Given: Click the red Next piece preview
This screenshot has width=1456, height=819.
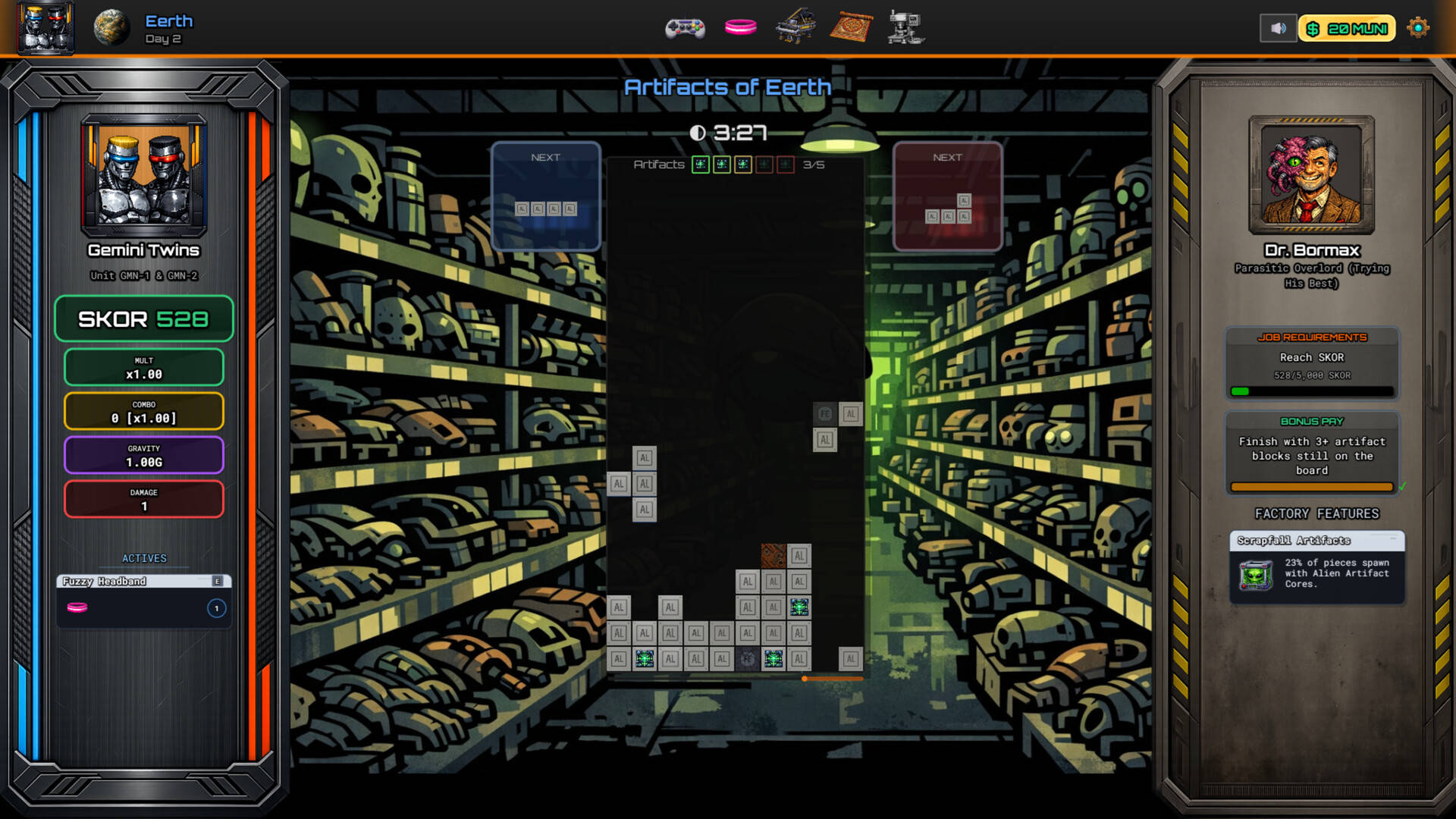Looking at the screenshot, I should point(947,196).
